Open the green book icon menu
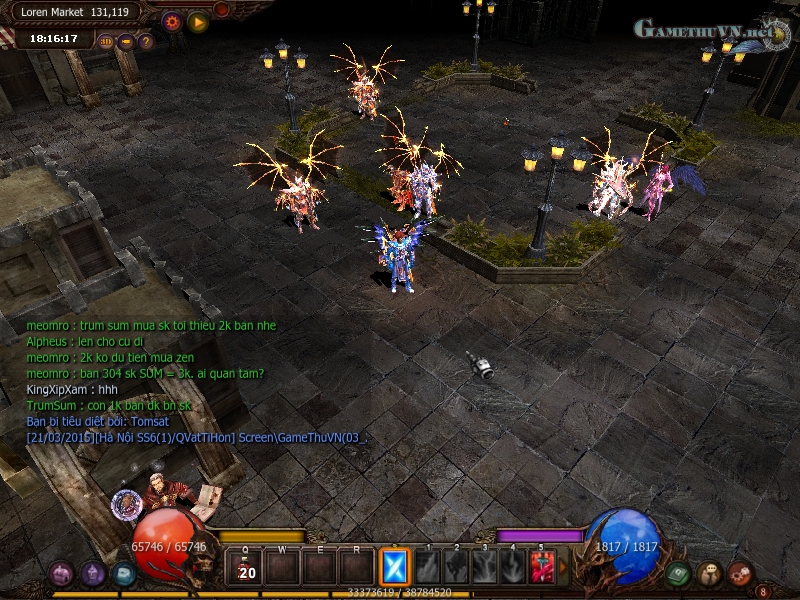The image size is (800, 600). (678, 574)
